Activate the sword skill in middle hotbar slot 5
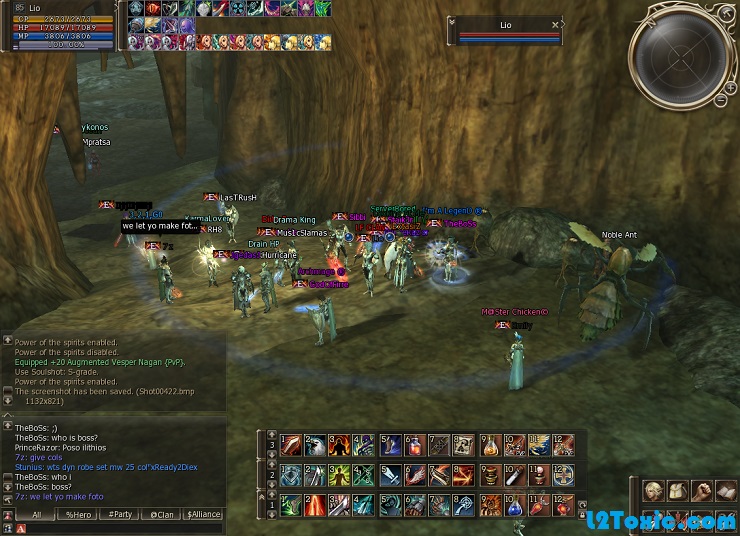This screenshot has height=536, width=740. coord(389,475)
